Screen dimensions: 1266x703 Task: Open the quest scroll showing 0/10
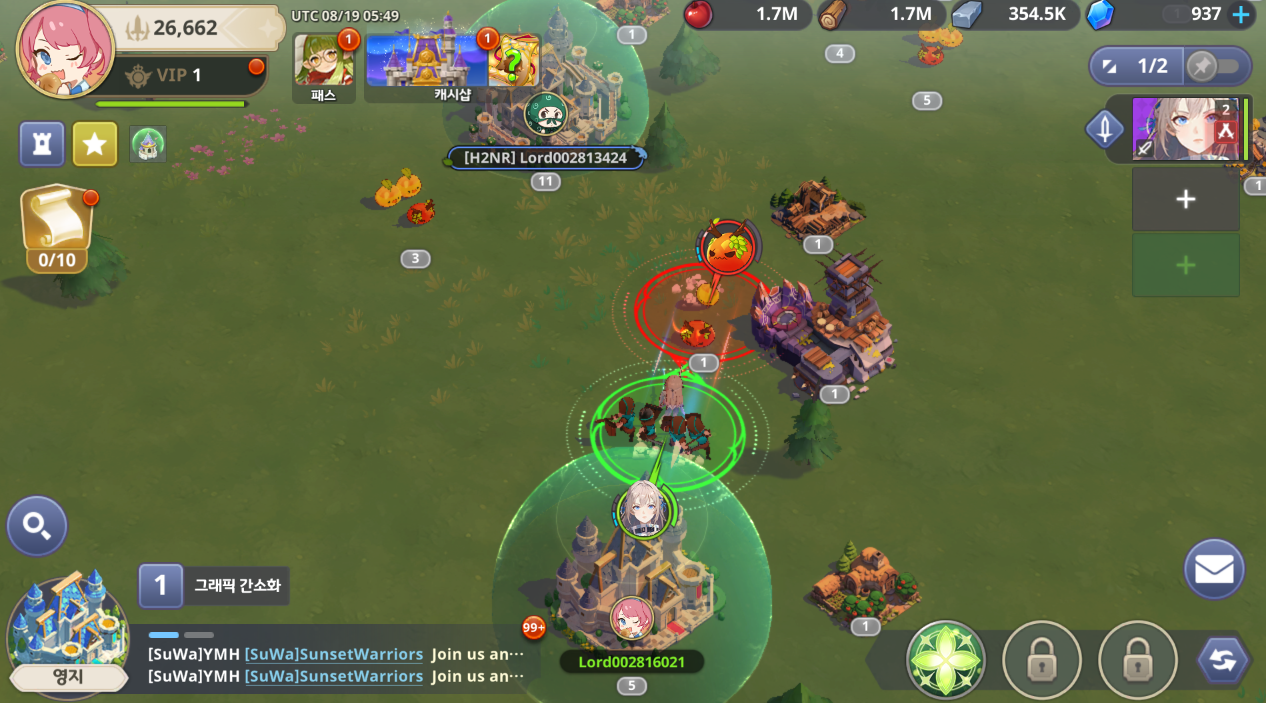click(x=57, y=225)
